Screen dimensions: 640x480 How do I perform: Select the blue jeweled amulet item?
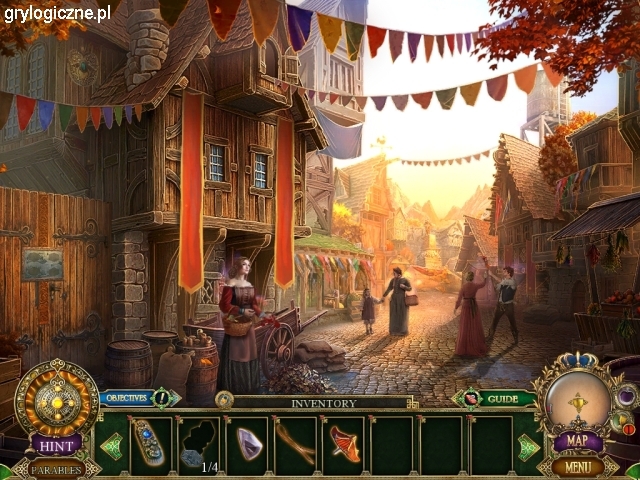149,444
